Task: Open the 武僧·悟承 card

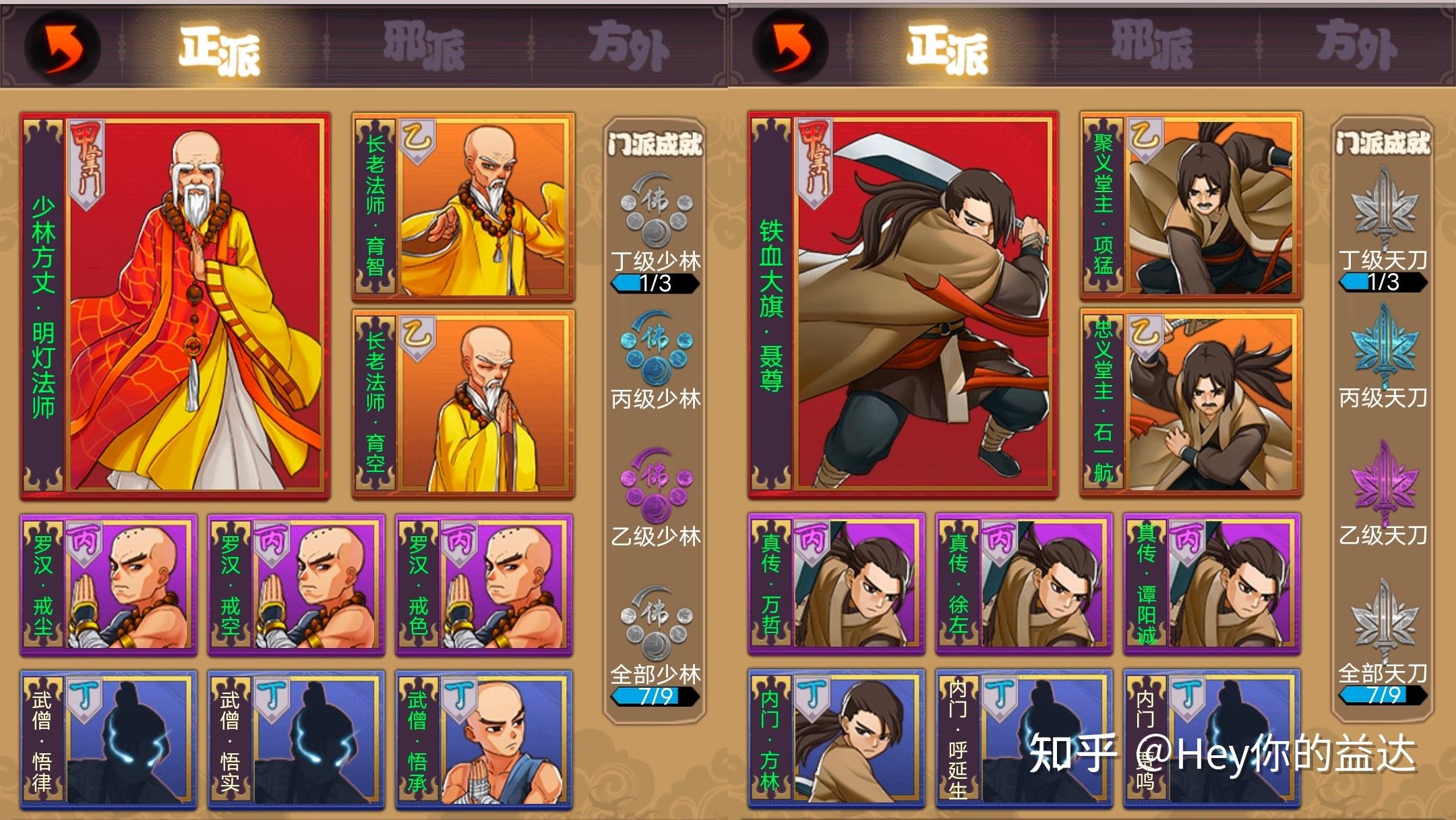Action: point(484,738)
